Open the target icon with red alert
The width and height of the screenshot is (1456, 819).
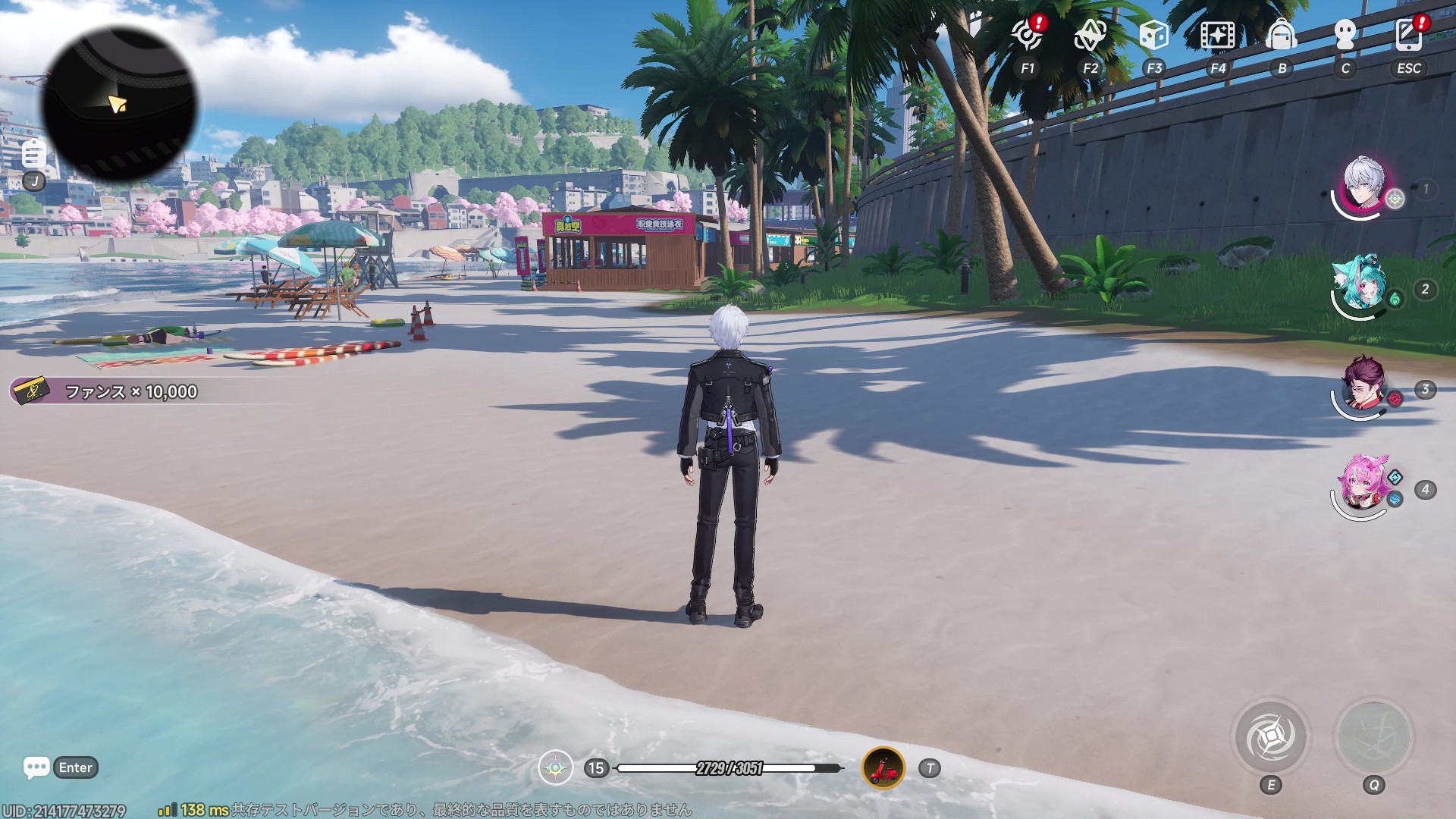point(1028,36)
